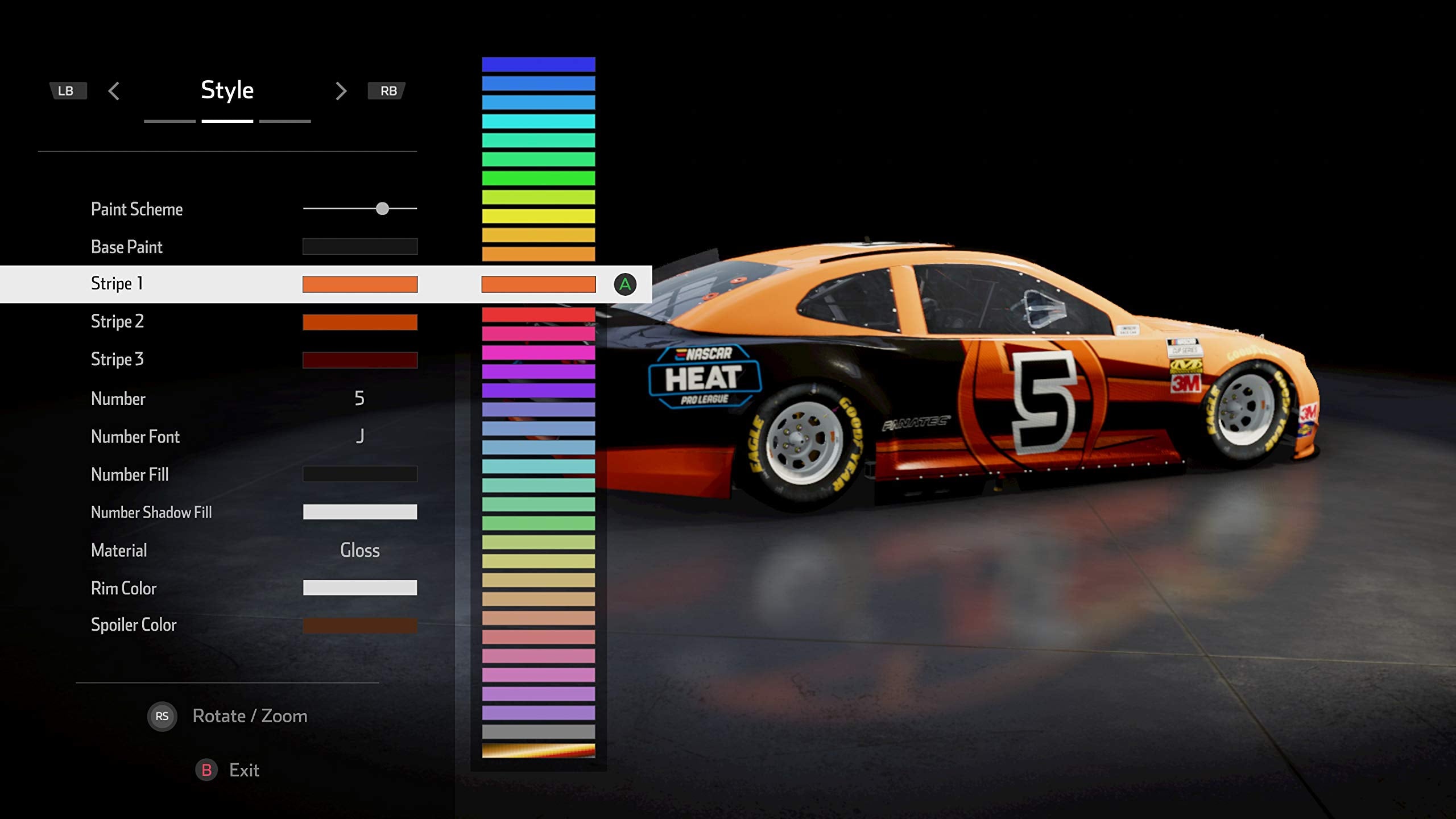Select the Paint Scheme slider
The height and width of the screenshot is (819, 1456).
pyautogui.click(x=382, y=209)
